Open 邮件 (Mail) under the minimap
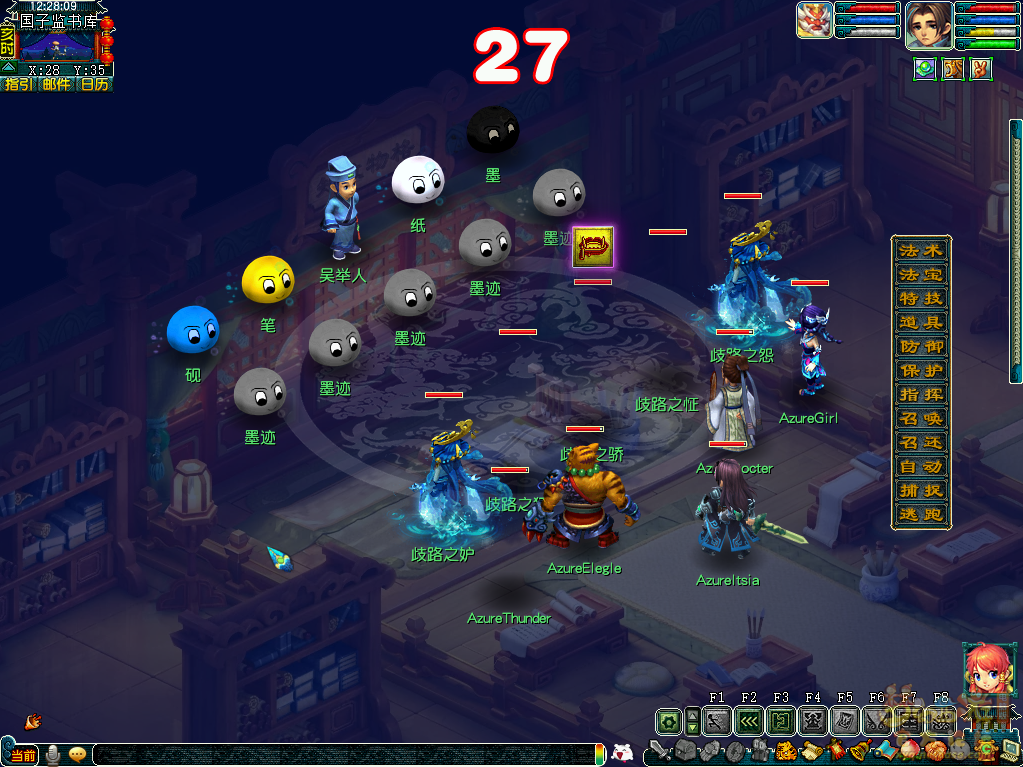Viewport: 1023px width, 767px height. (x=56, y=85)
